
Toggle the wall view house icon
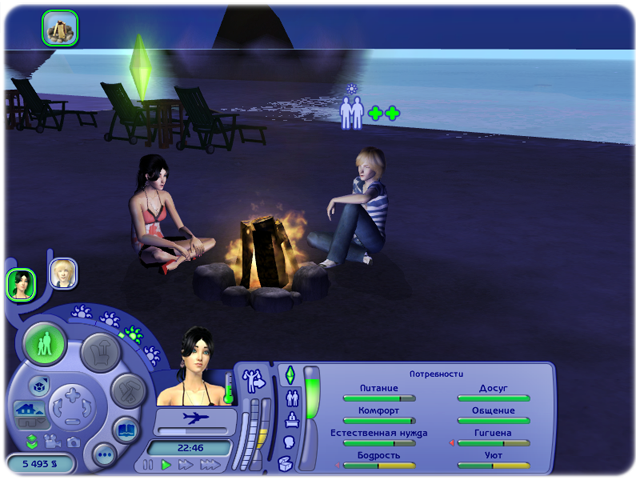click(x=26, y=410)
